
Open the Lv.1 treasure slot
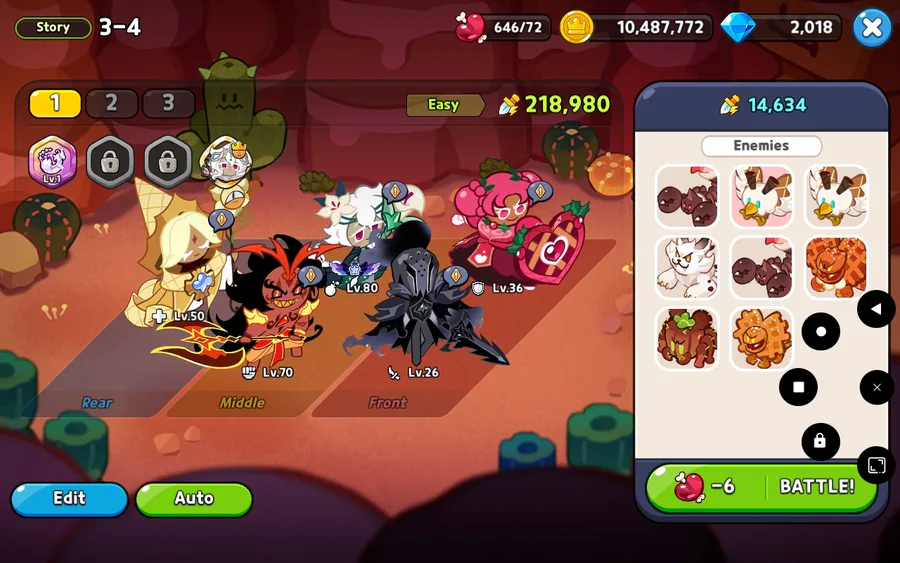tap(51, 160)
